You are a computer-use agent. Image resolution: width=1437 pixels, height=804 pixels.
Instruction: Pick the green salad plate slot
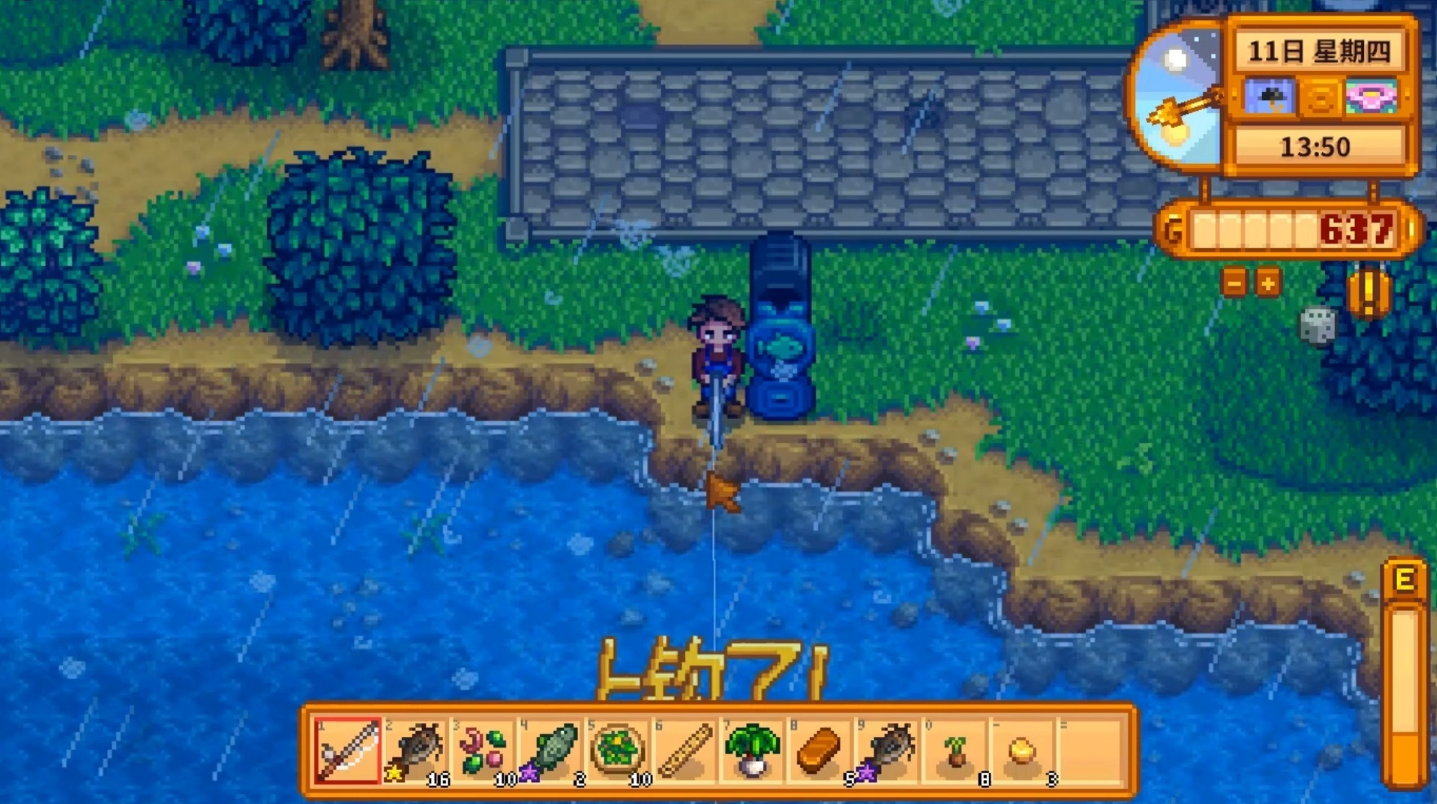click(x=618, y=750)
